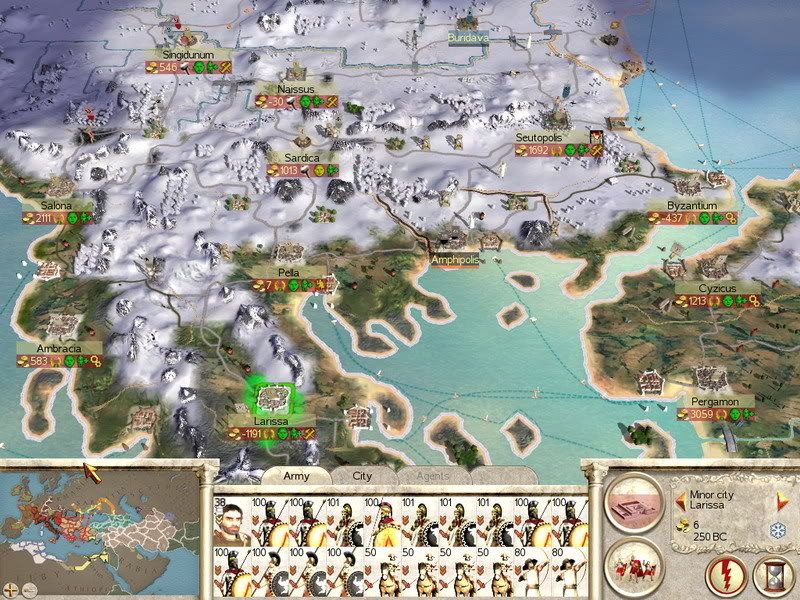Go to next settlement with right arrow
Screen dimensions: 800x600
tap(782, 498)
